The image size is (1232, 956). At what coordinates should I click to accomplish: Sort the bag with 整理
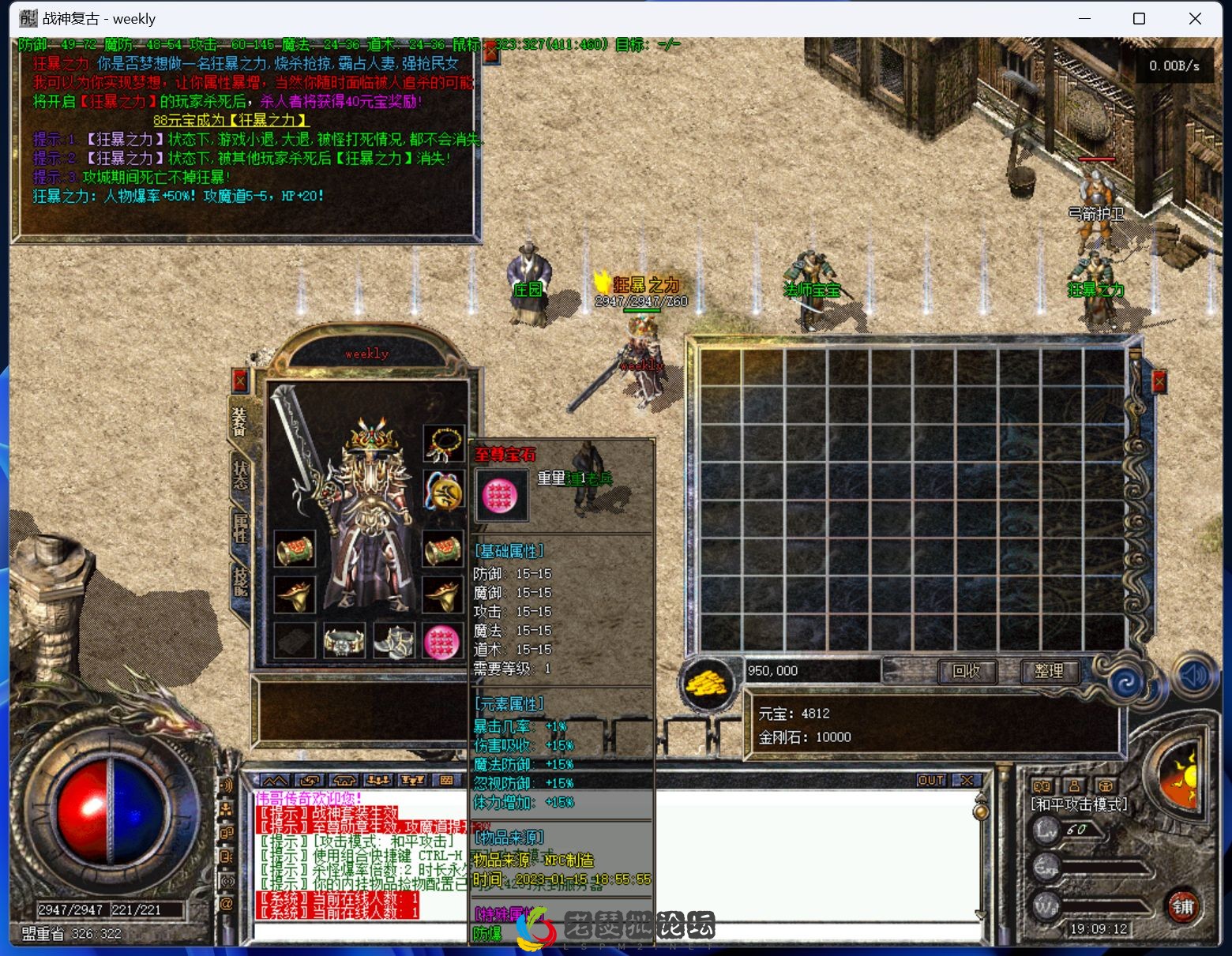1048,671
